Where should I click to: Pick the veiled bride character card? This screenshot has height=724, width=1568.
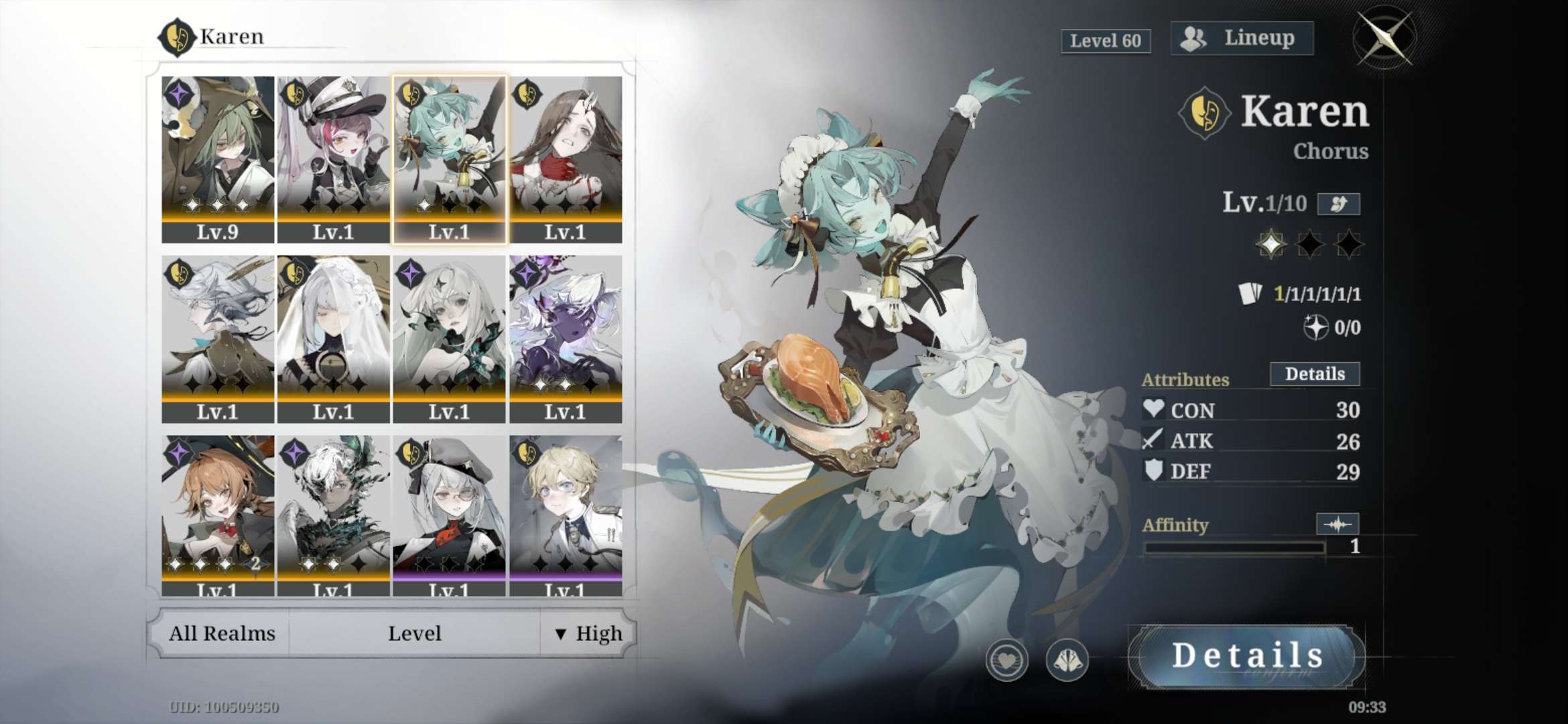(333, 339)
